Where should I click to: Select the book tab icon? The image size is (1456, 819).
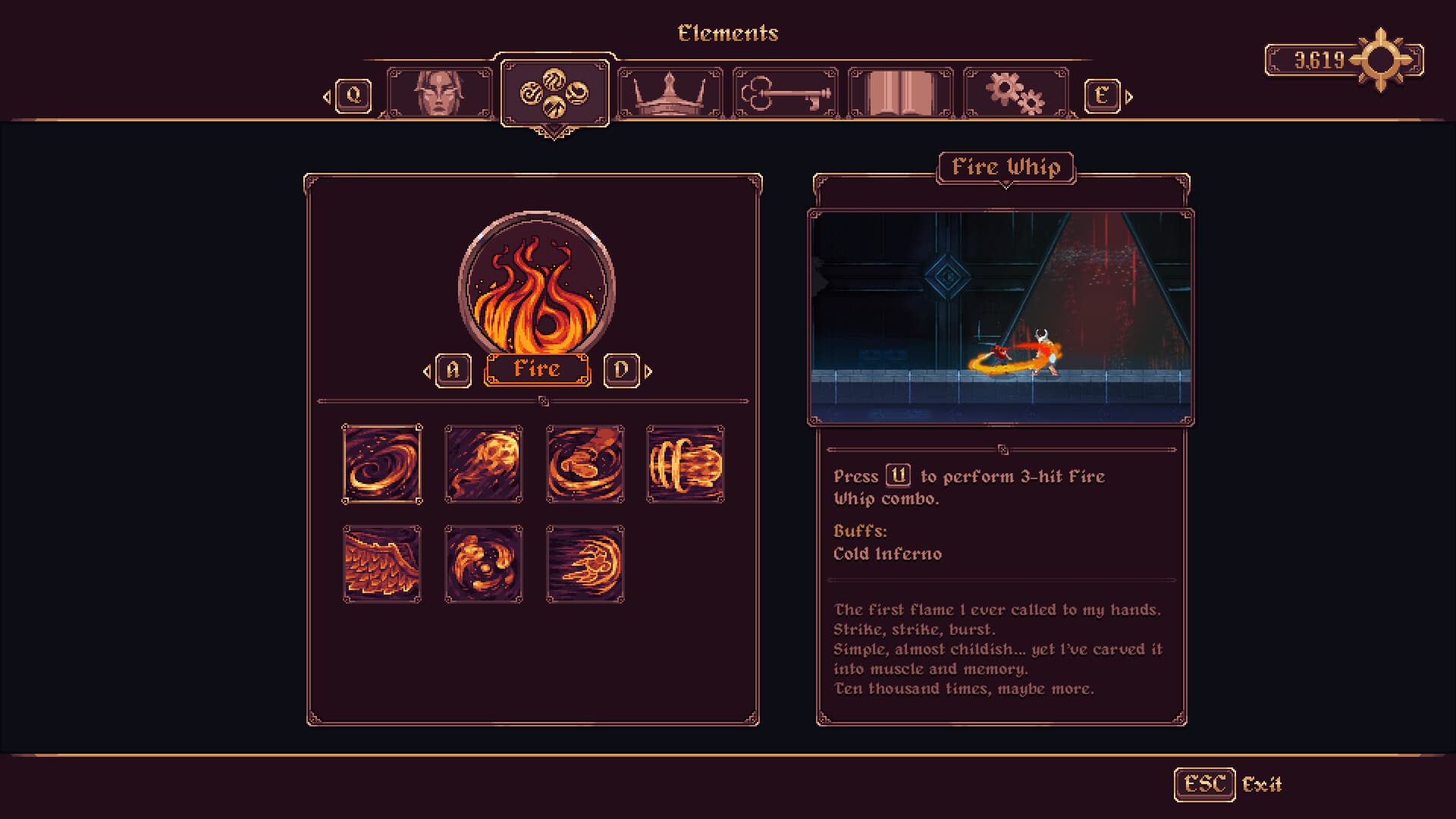click(899, 91)
